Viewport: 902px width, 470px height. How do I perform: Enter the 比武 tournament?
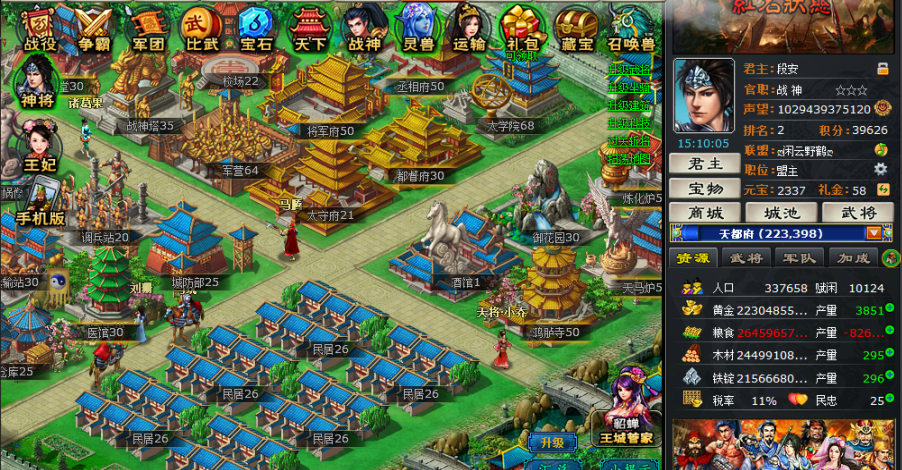(x=201, y=27)
